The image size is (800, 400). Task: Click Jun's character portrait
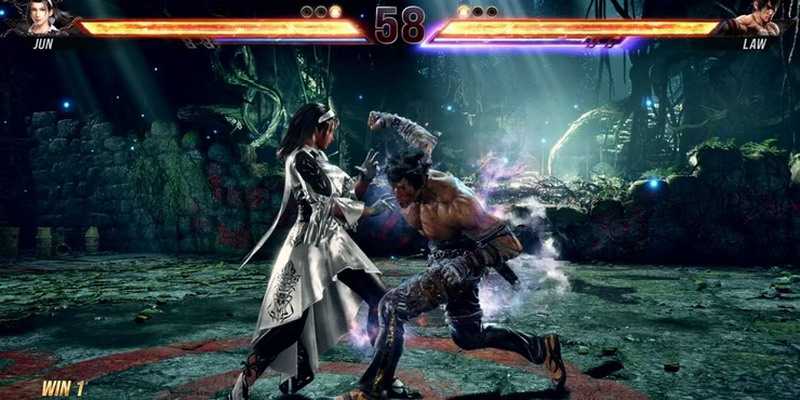pyautogui.click(x=38, y=19)
